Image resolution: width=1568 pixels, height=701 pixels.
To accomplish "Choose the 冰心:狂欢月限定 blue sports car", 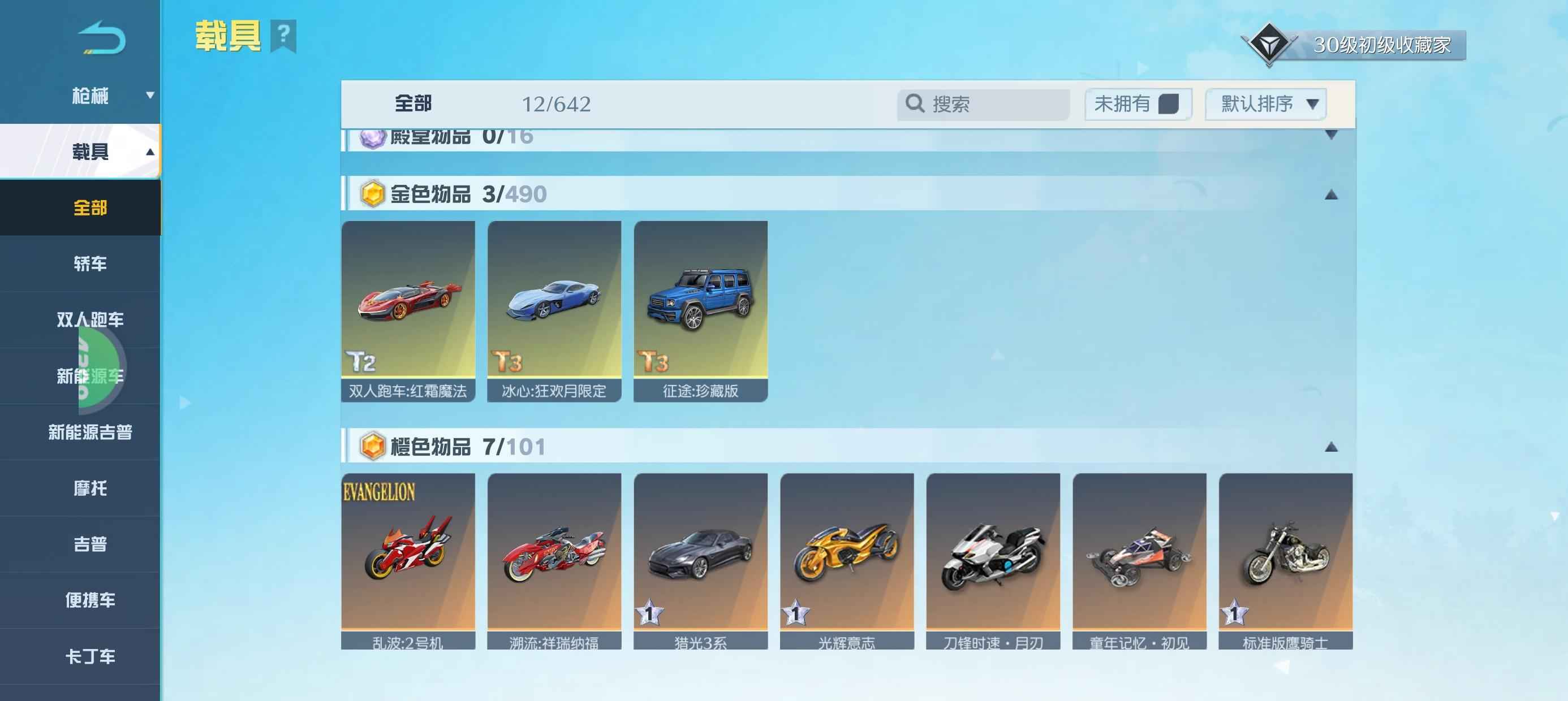I will pos(554,310).
